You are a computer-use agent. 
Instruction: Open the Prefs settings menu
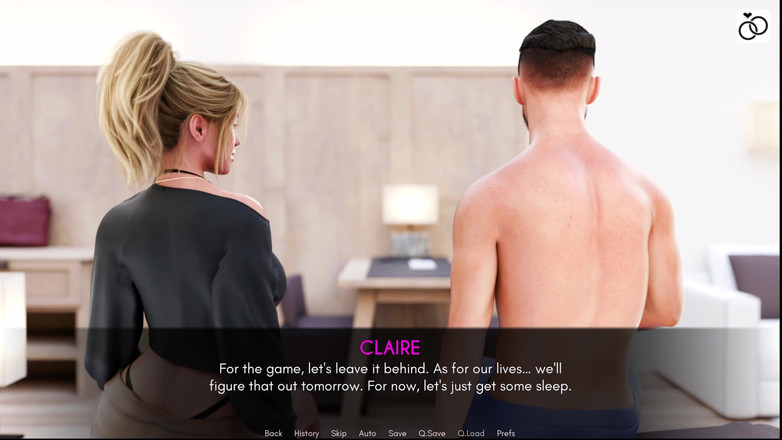[x=506, y=433]
